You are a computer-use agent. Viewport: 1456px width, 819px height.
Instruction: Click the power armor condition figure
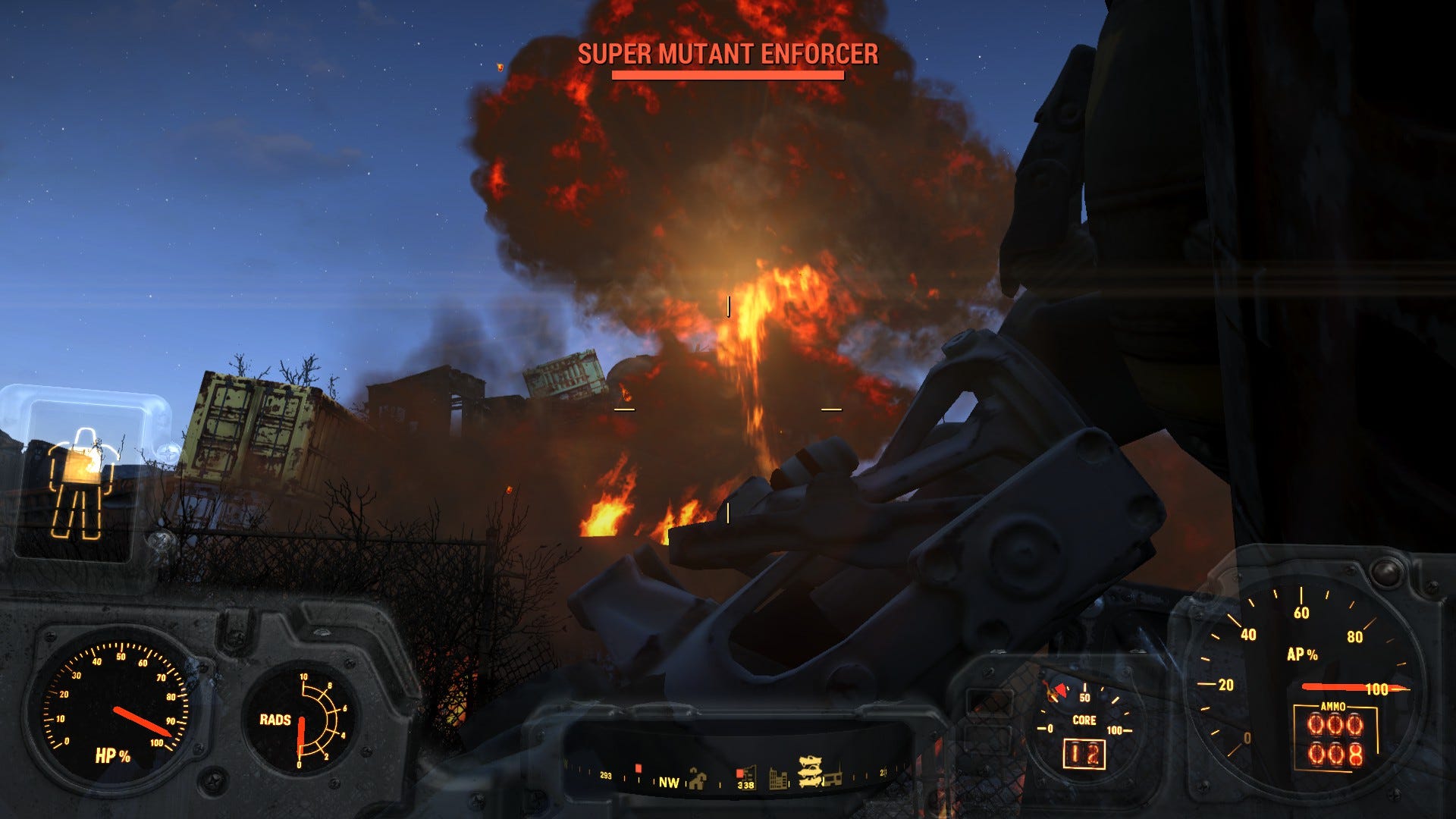tap(82, 482)
